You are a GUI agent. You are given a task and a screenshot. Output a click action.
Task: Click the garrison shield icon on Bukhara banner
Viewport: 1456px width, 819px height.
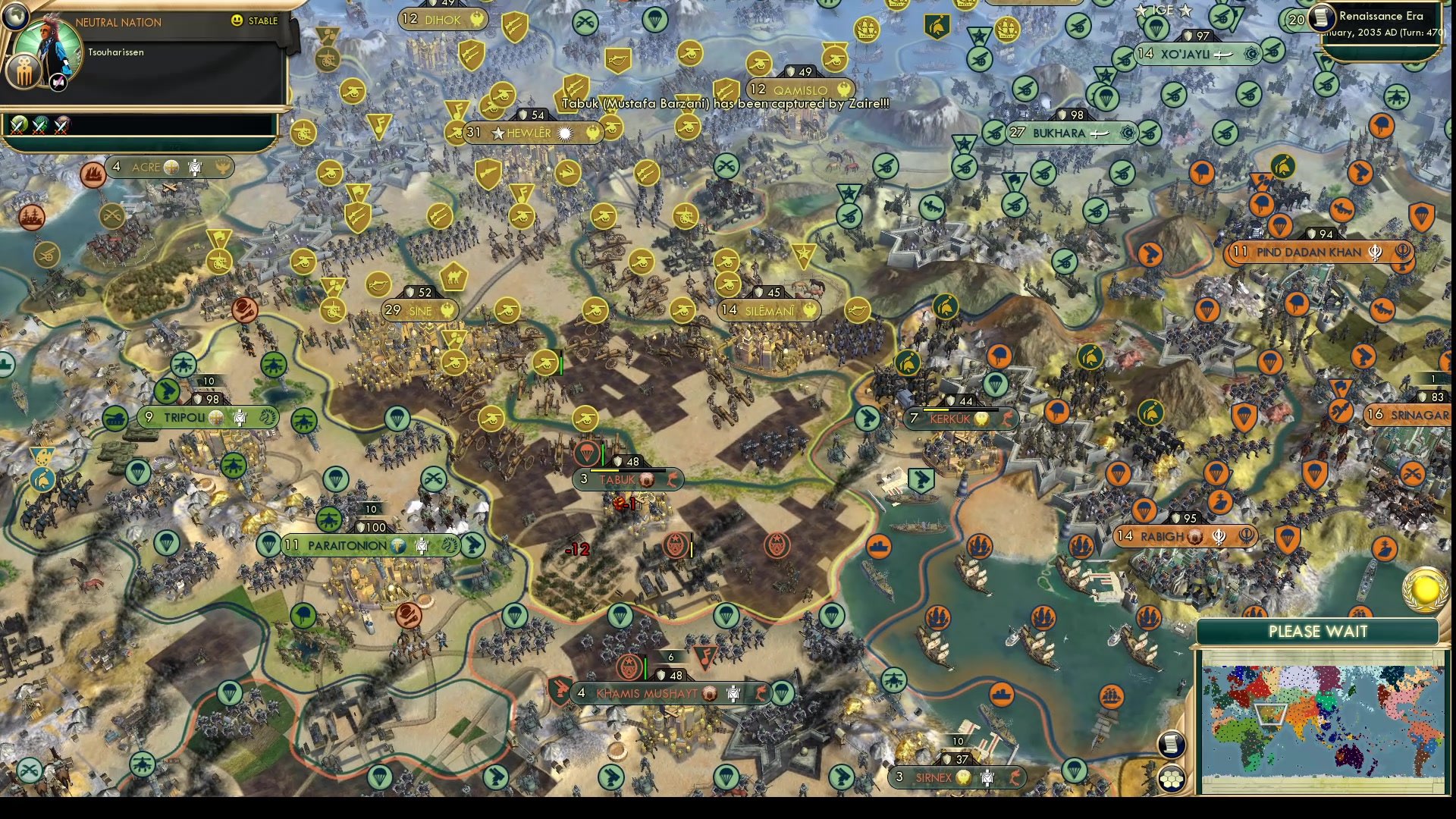(1062, 115)
